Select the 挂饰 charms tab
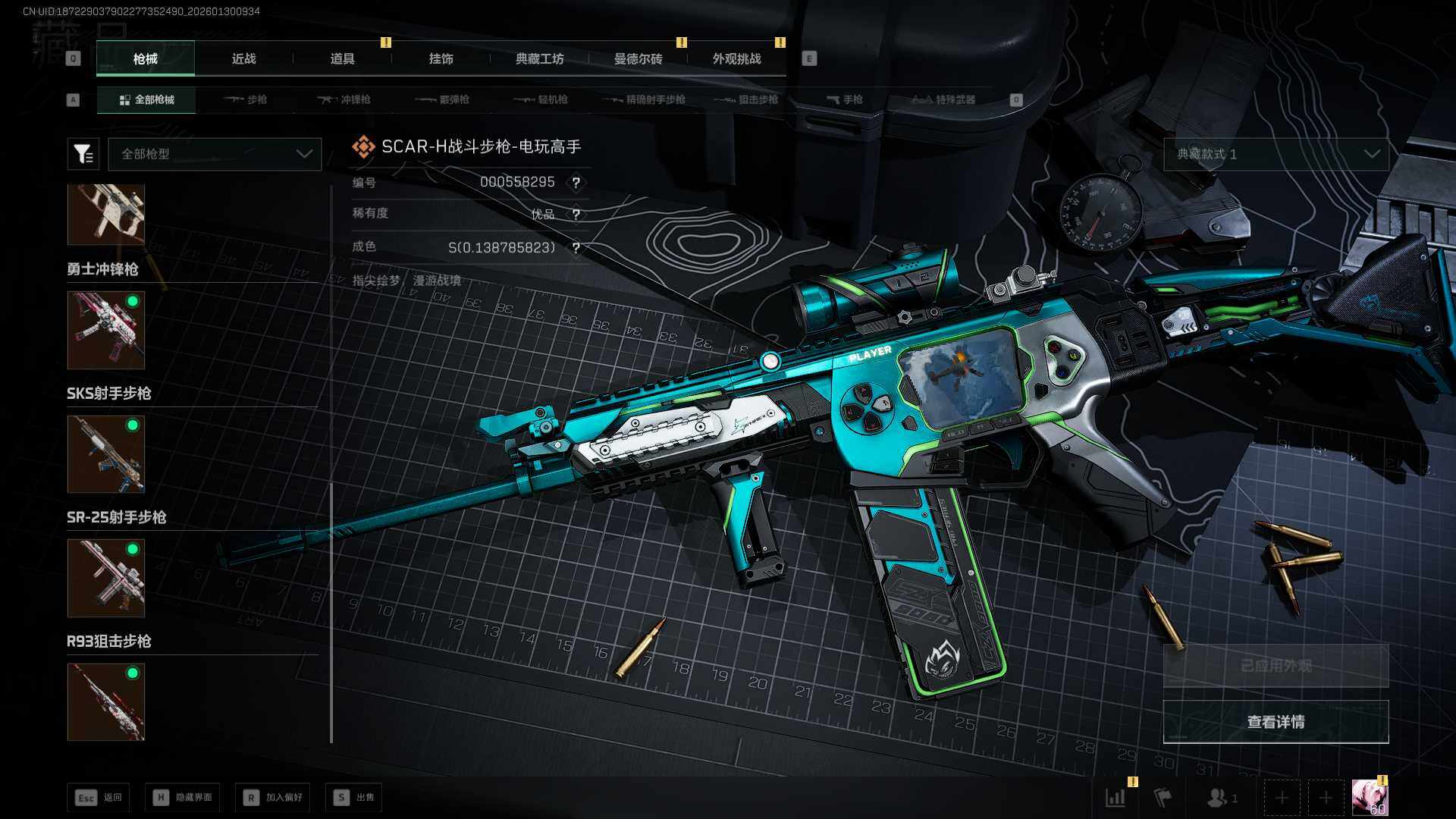The width and height of the screenshot is (1456, 819). (441, 58)
